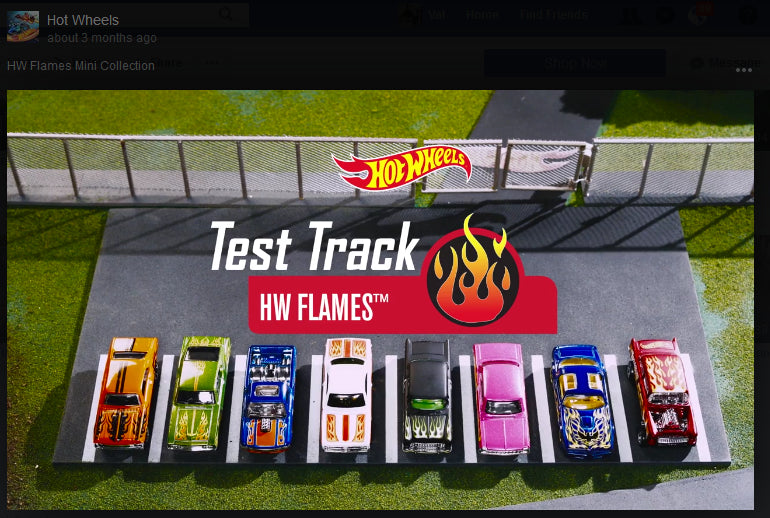
Task: Go to the Find Friends link
Action: [553, 15]
